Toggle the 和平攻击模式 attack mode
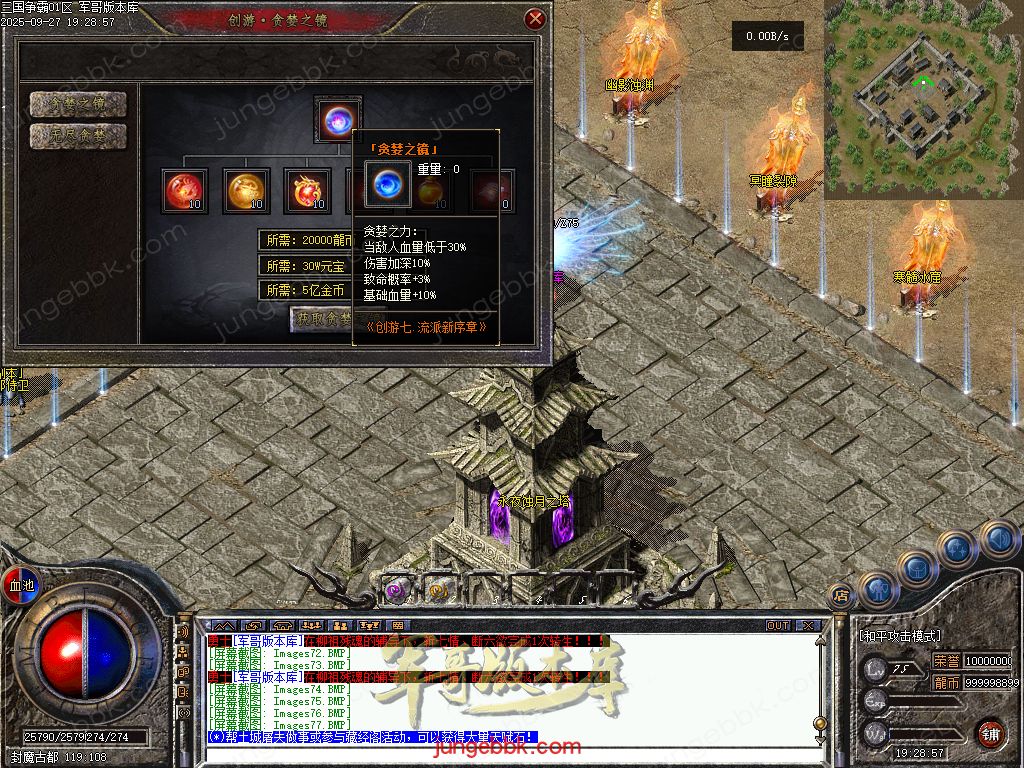The image size is (1024, 768). pyautogui.click(x=900, y=635)
